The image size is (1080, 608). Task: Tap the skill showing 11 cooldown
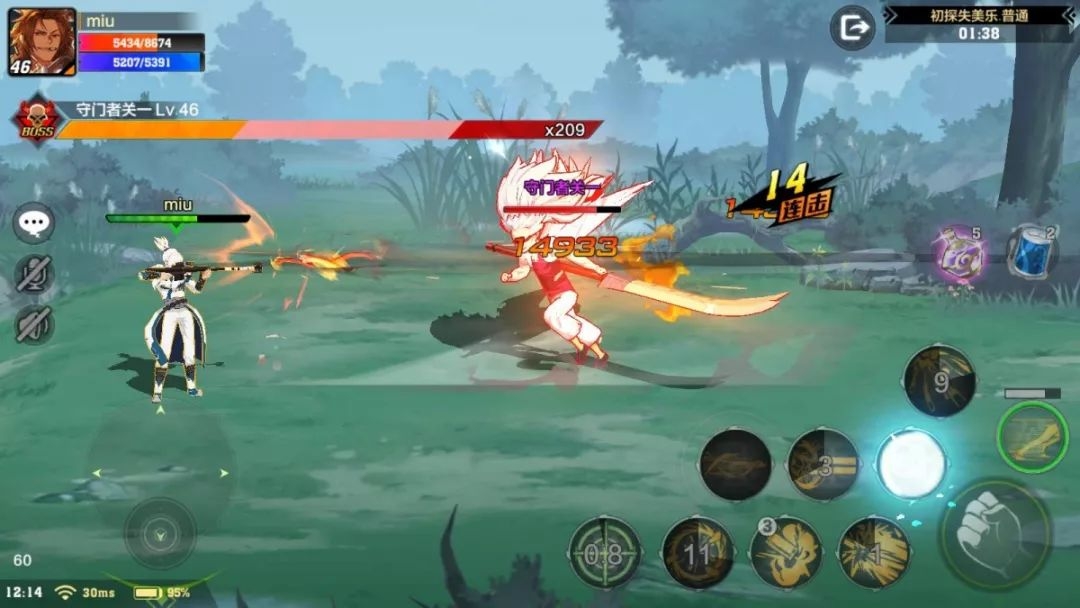click(698, 552)
